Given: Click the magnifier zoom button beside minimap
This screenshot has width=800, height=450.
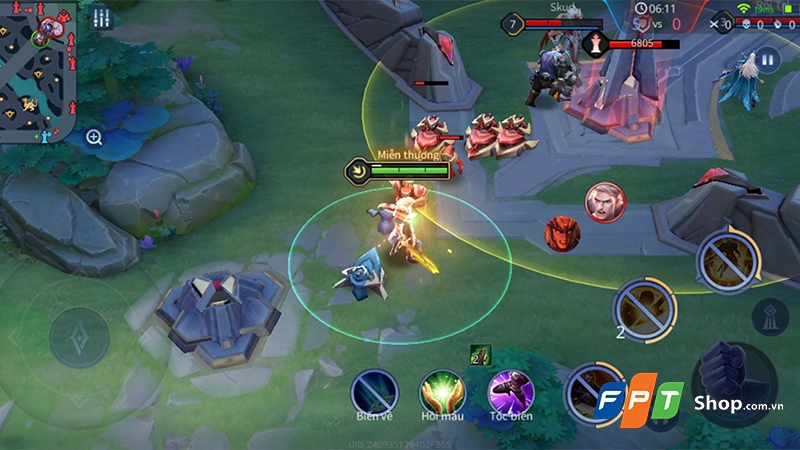Looking at the screenshot, I should point(94,138).
